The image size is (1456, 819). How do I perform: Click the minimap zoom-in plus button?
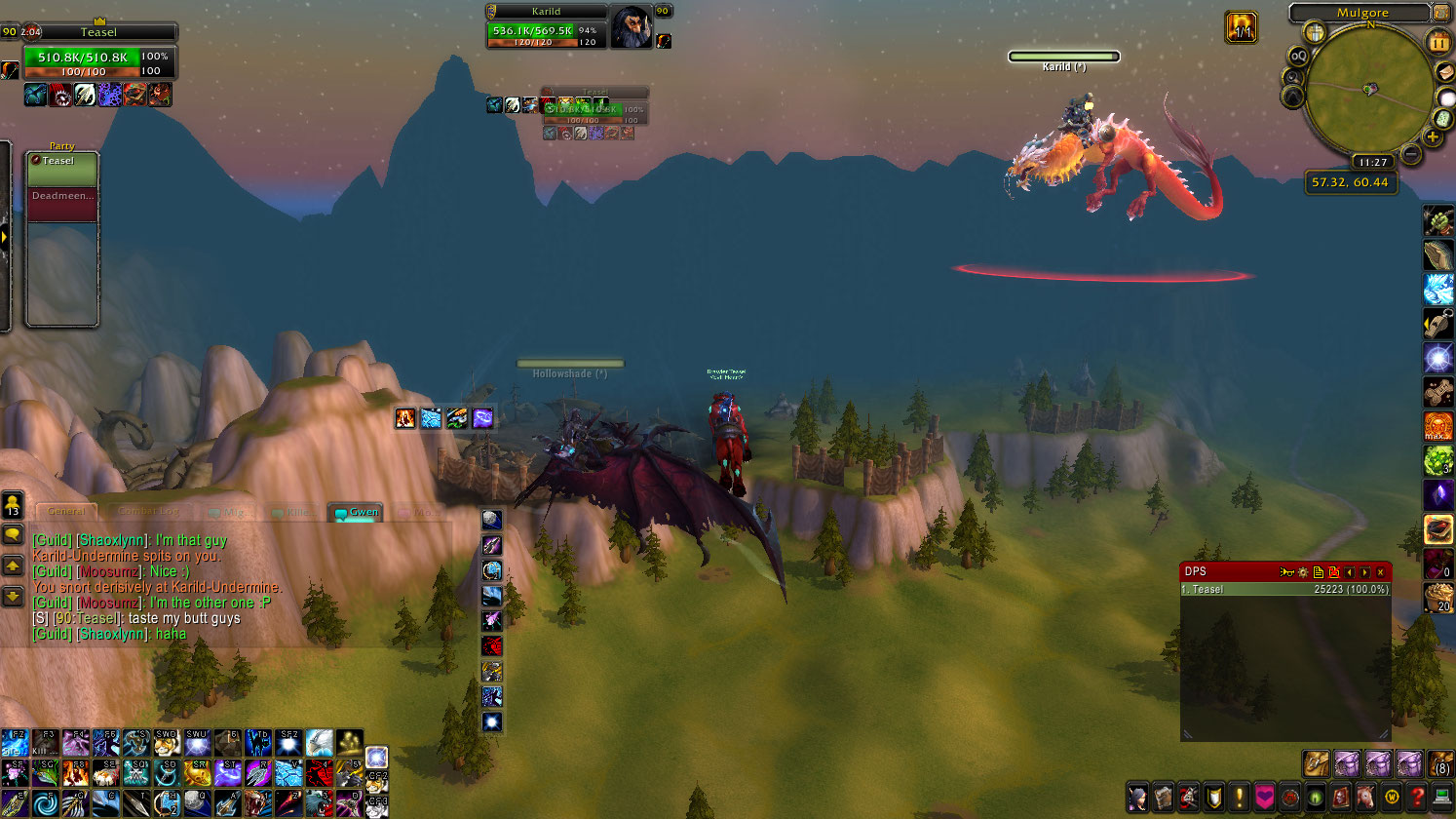coord(1433,137)
